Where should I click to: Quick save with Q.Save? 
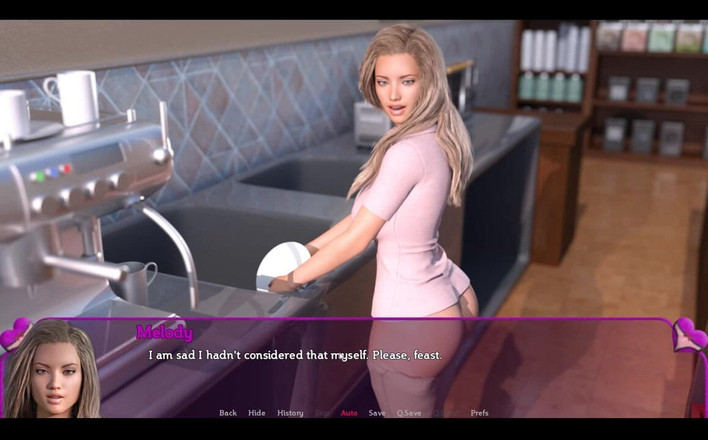pos(408,413)
